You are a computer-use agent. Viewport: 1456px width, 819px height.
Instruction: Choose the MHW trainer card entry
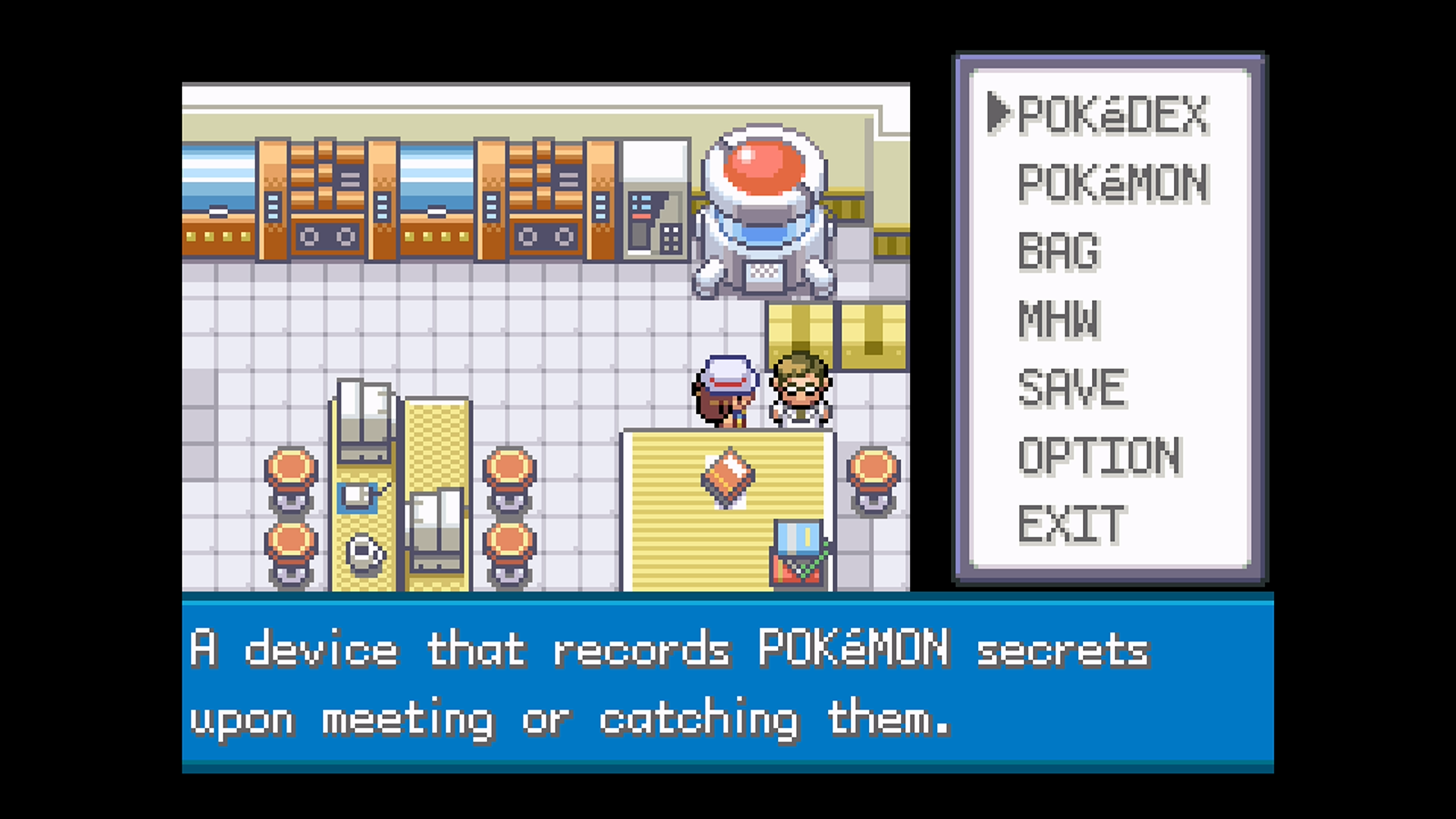coord(1058,319)
